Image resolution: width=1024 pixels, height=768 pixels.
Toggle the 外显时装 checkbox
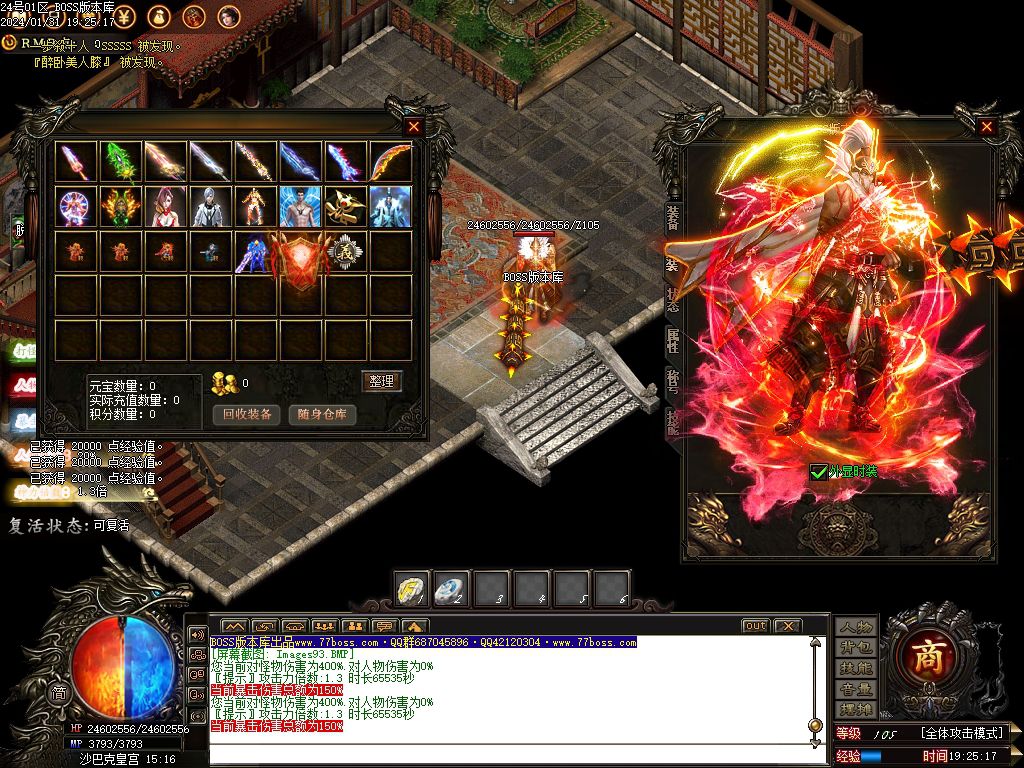pos(819,471)
